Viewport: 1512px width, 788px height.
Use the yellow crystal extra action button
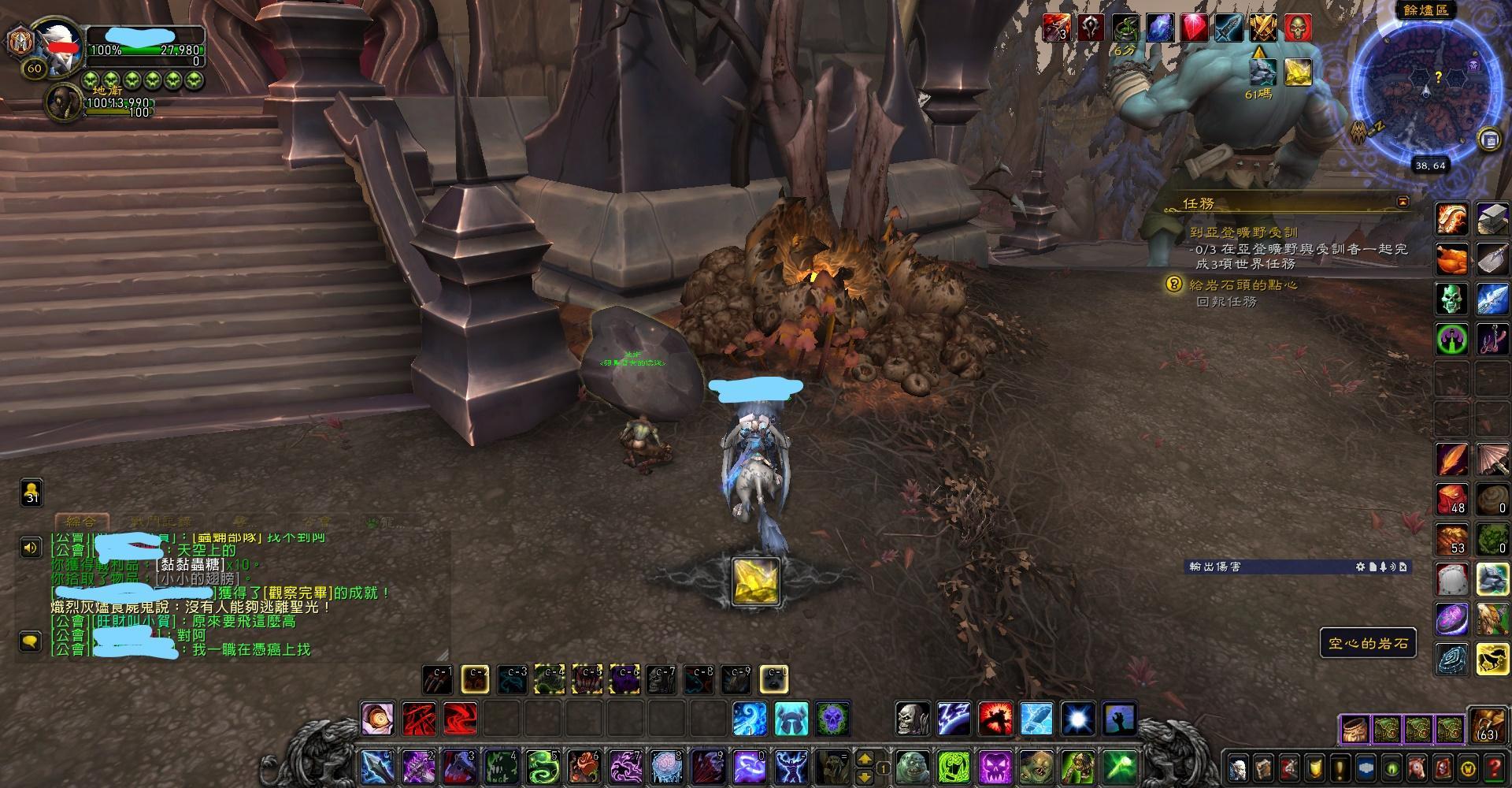coord(755,582)
